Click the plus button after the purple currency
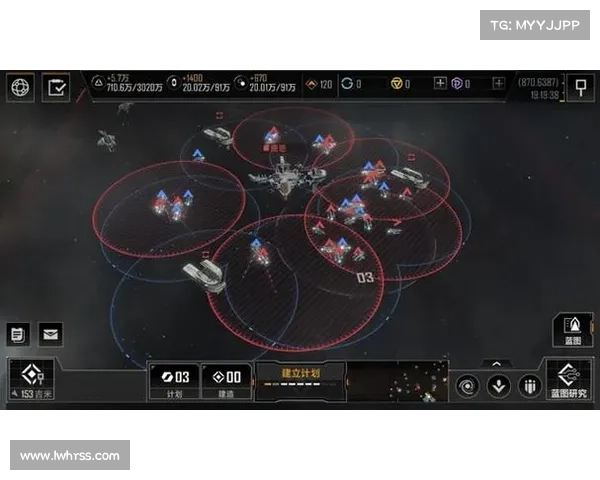Screen dimensions: 600x480 [498, 84]
